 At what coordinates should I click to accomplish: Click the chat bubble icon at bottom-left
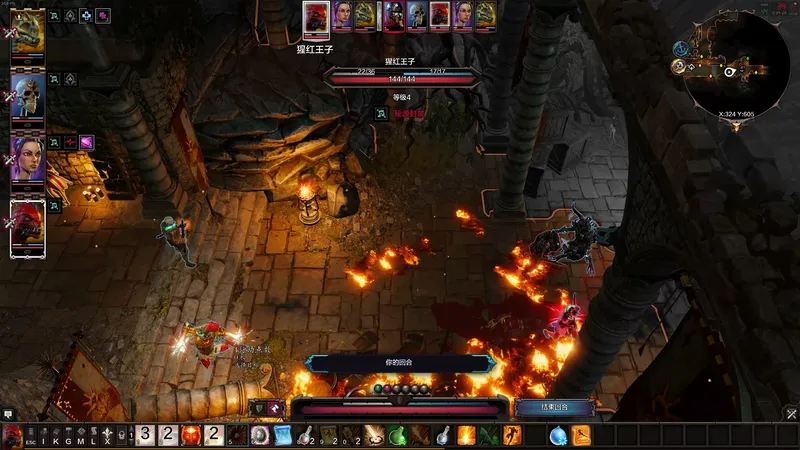pyautogui.click(x=8, y=414)
